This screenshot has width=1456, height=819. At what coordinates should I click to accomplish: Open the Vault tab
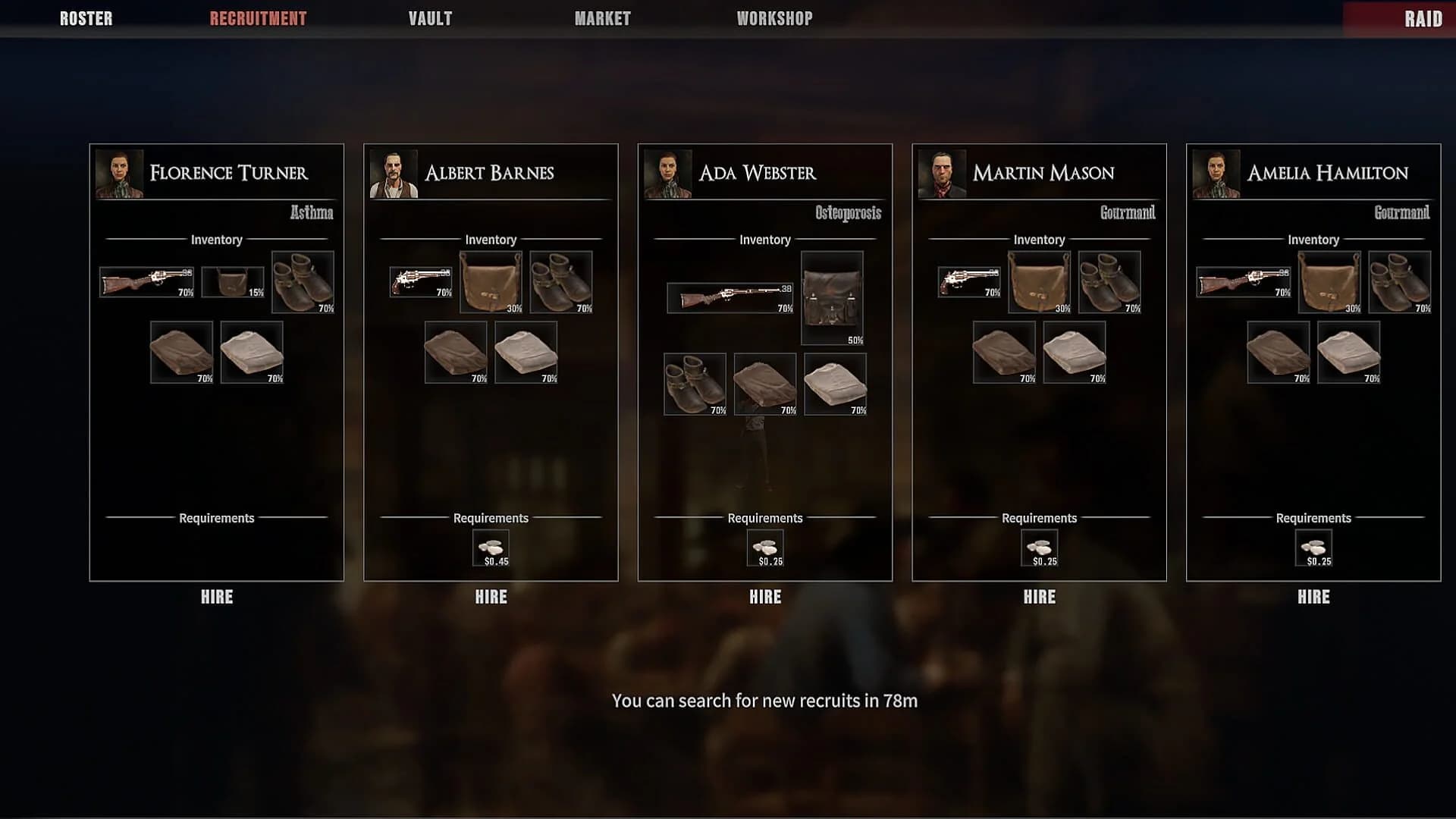pos(430,18)
